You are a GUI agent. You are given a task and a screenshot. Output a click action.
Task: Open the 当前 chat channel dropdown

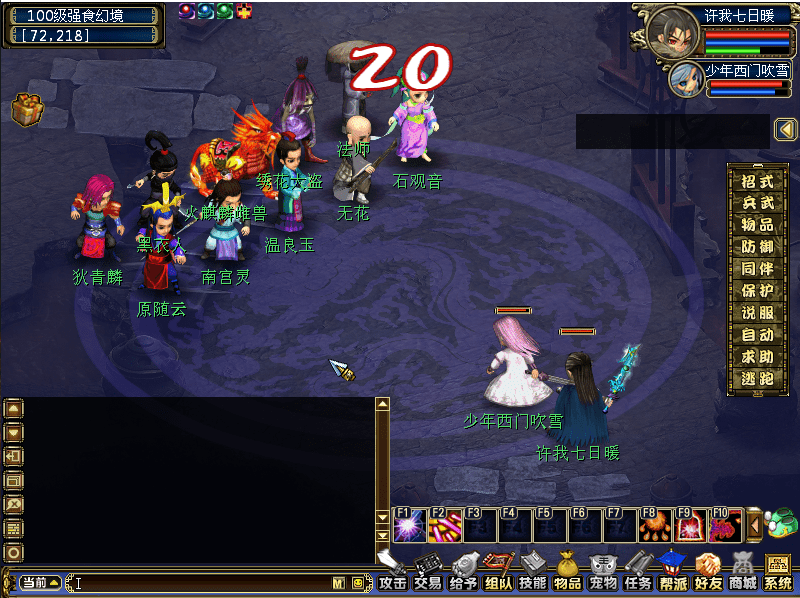pyautogui.click(x=40, y=582)
